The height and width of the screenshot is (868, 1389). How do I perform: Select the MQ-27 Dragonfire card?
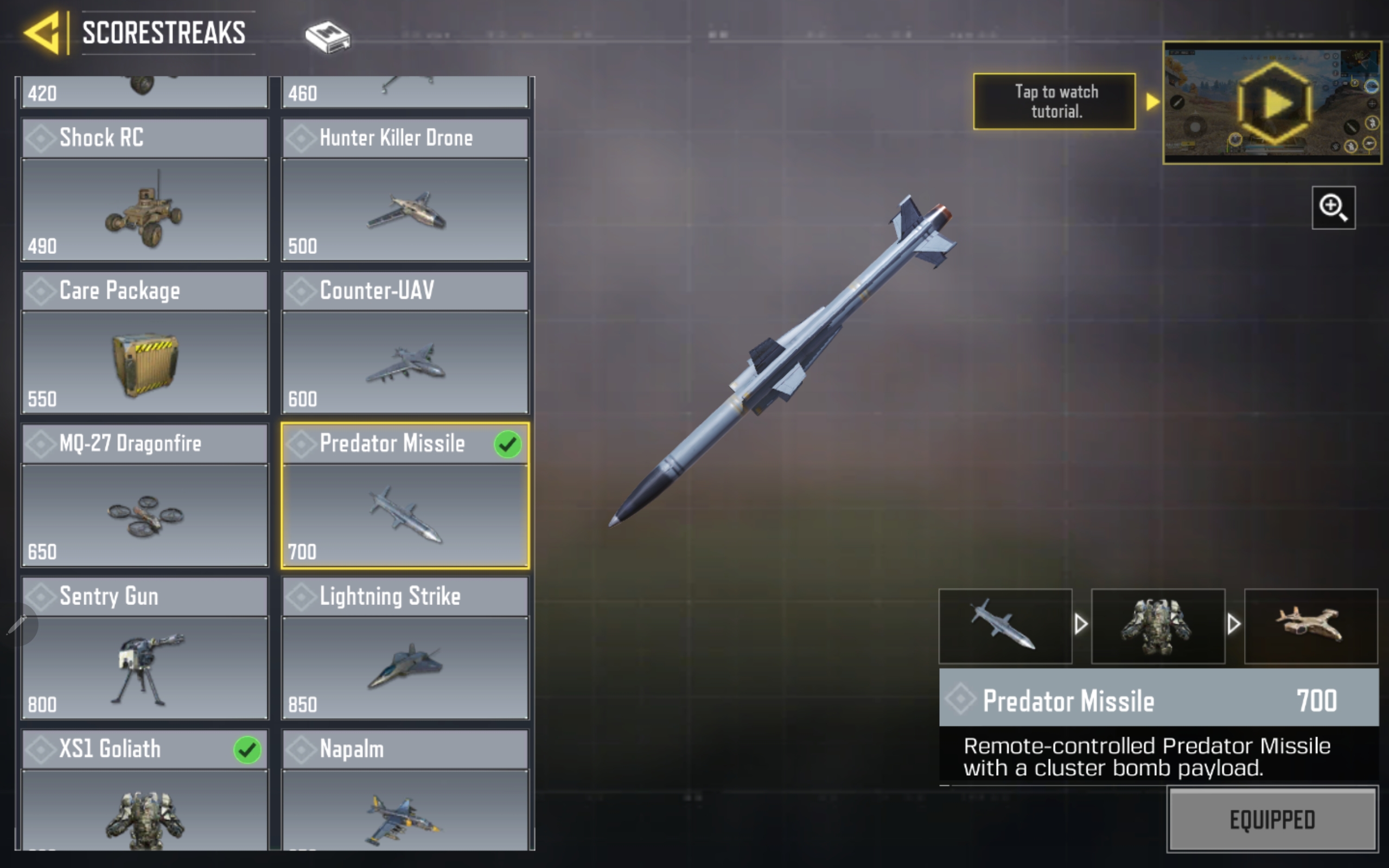click(x=145, y=495)
